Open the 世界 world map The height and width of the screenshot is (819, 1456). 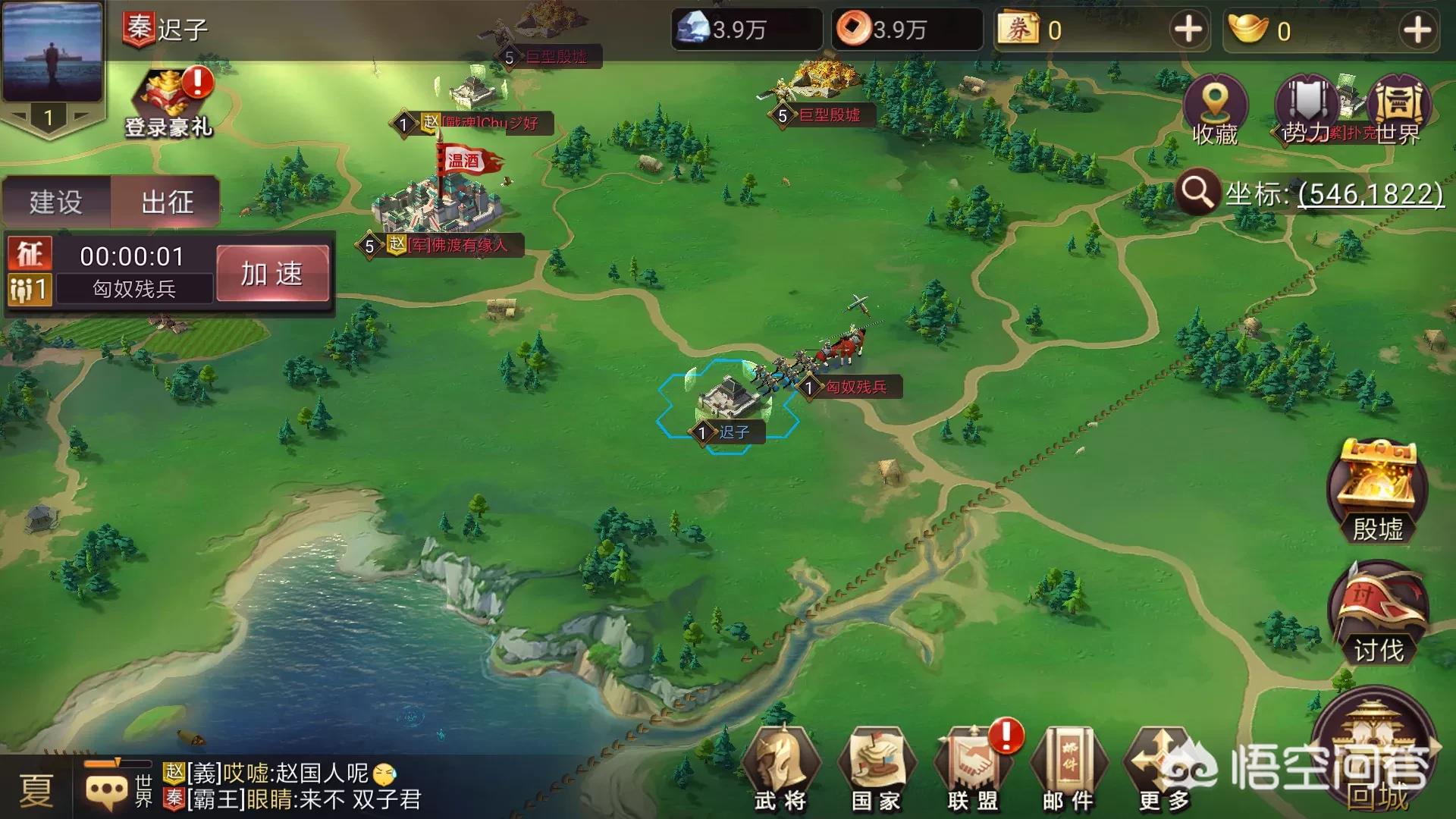tap(1399, 110)
